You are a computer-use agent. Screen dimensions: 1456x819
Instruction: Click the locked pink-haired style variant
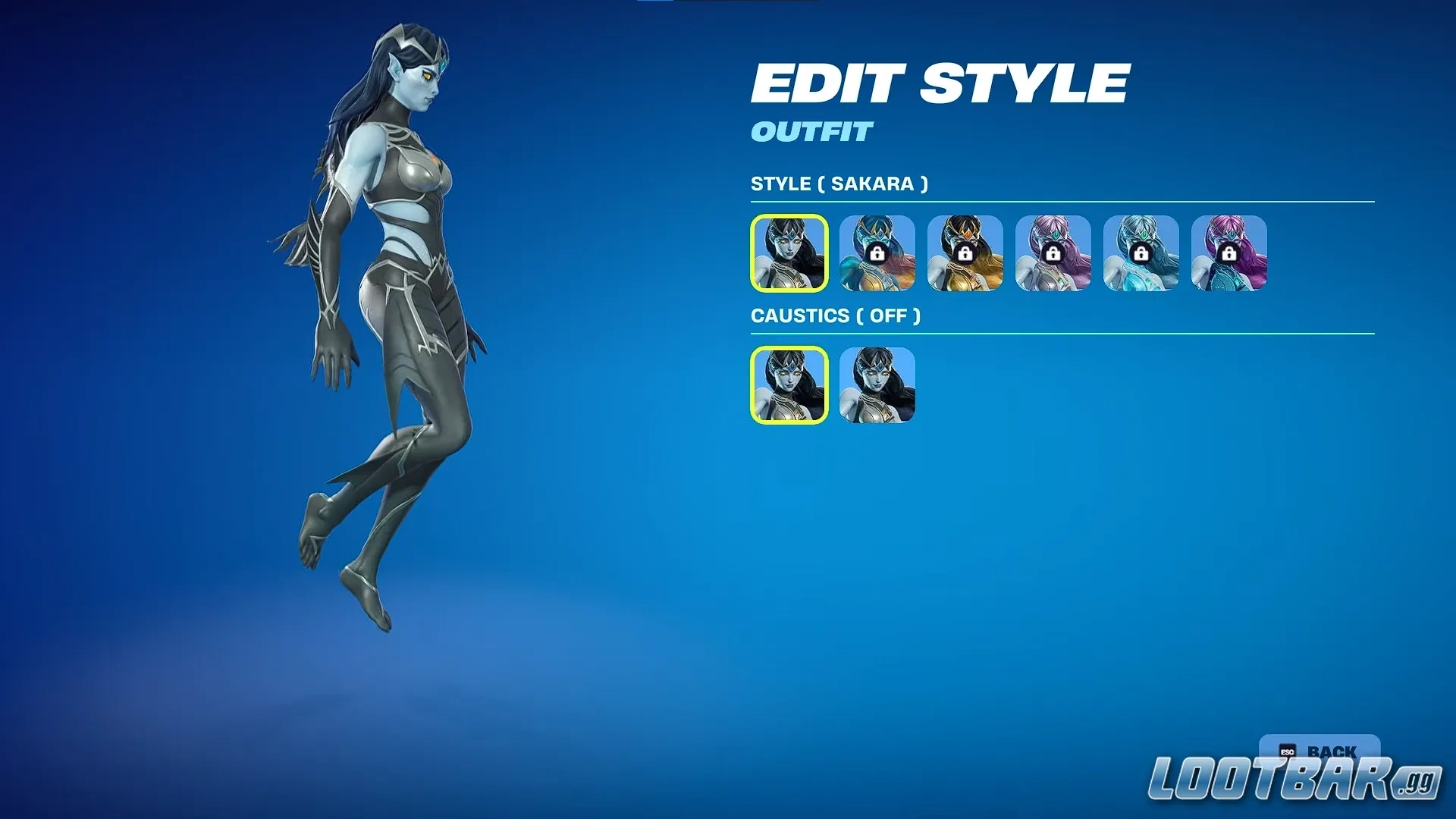pos(1053,254)
